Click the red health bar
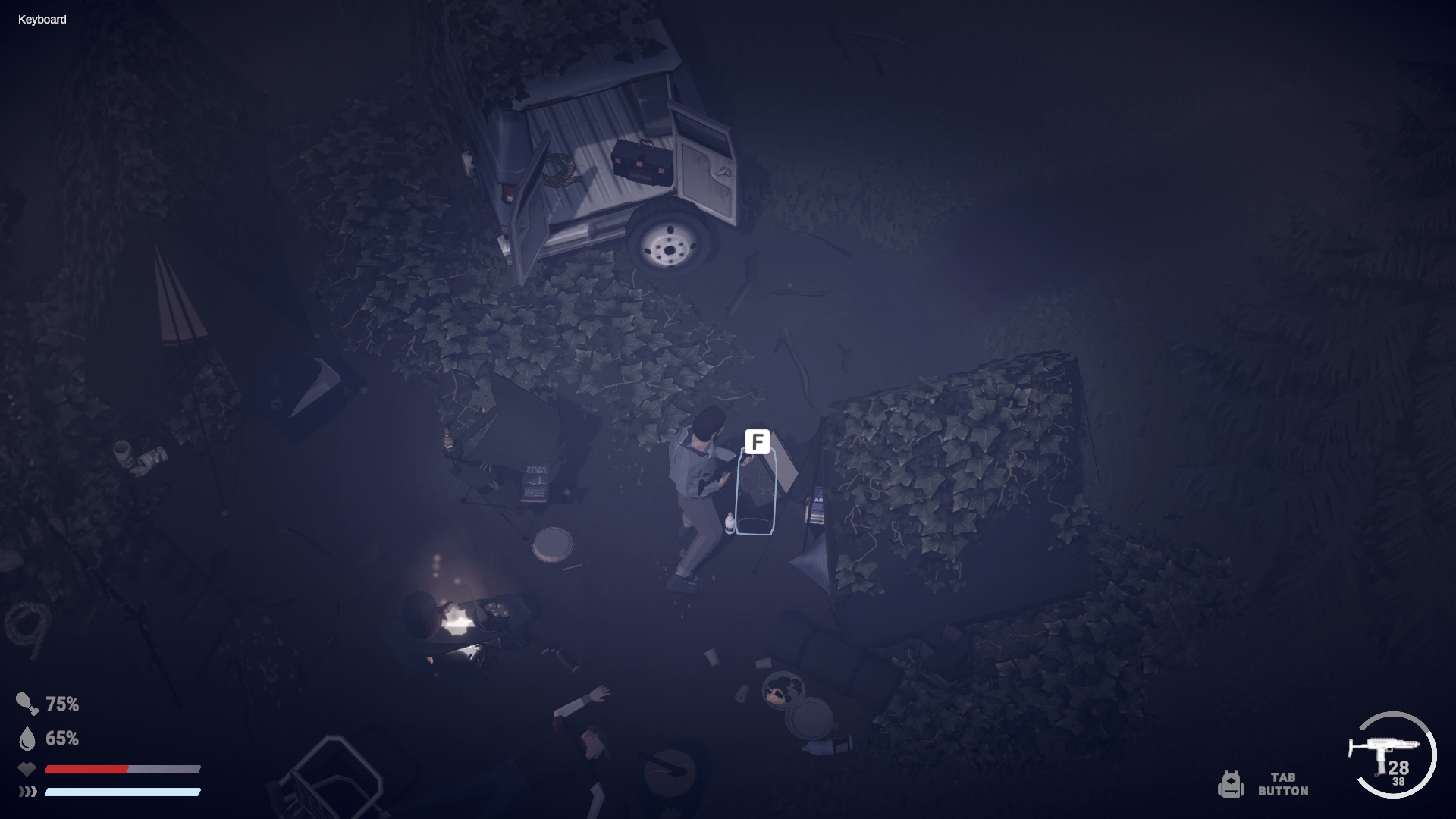Image resolution: width=1456 pixels, height=819 pixels. (x=87, y=770)
